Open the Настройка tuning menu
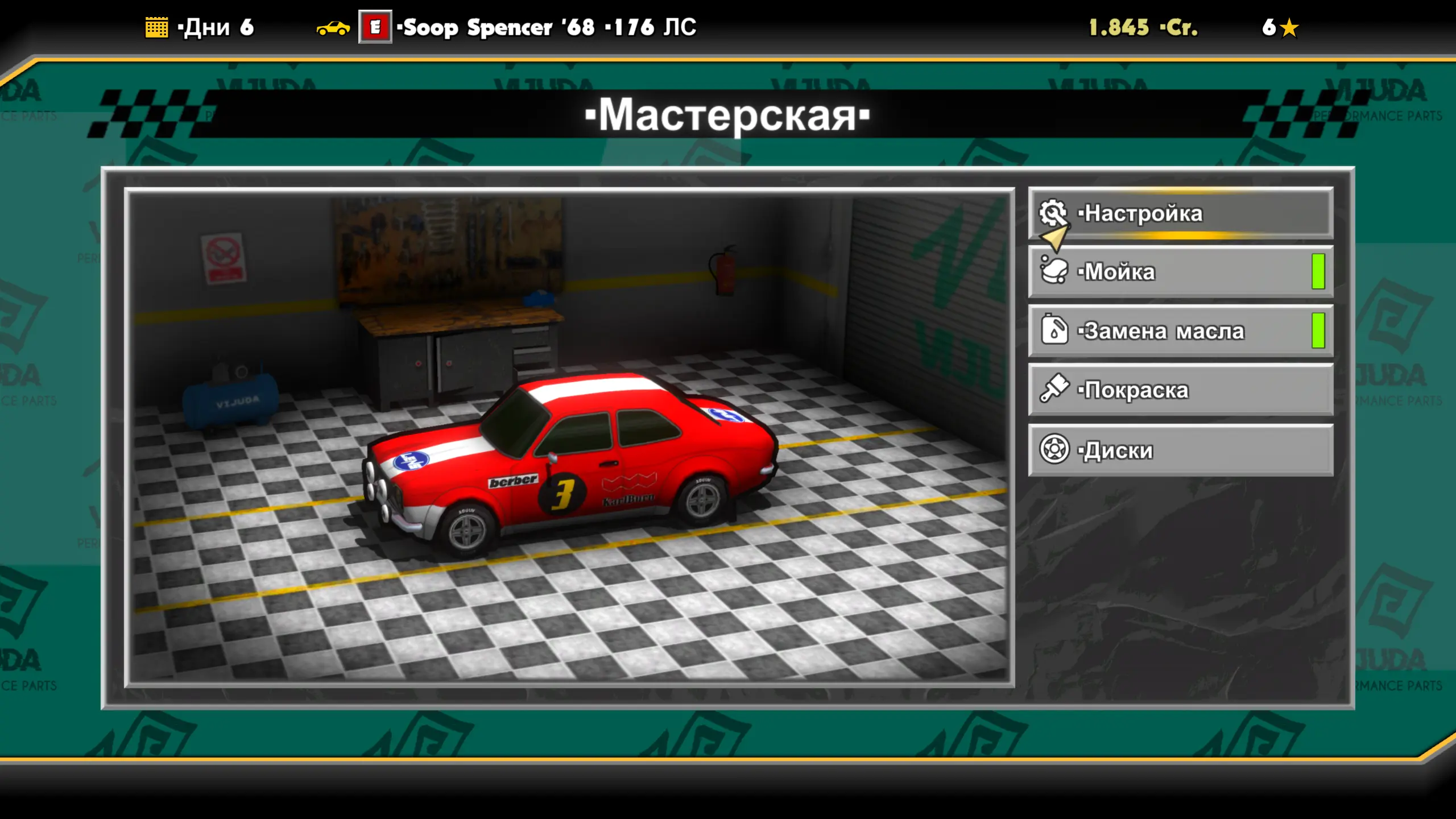This screenshot has height=819, width=1456. click(1181, 213)
